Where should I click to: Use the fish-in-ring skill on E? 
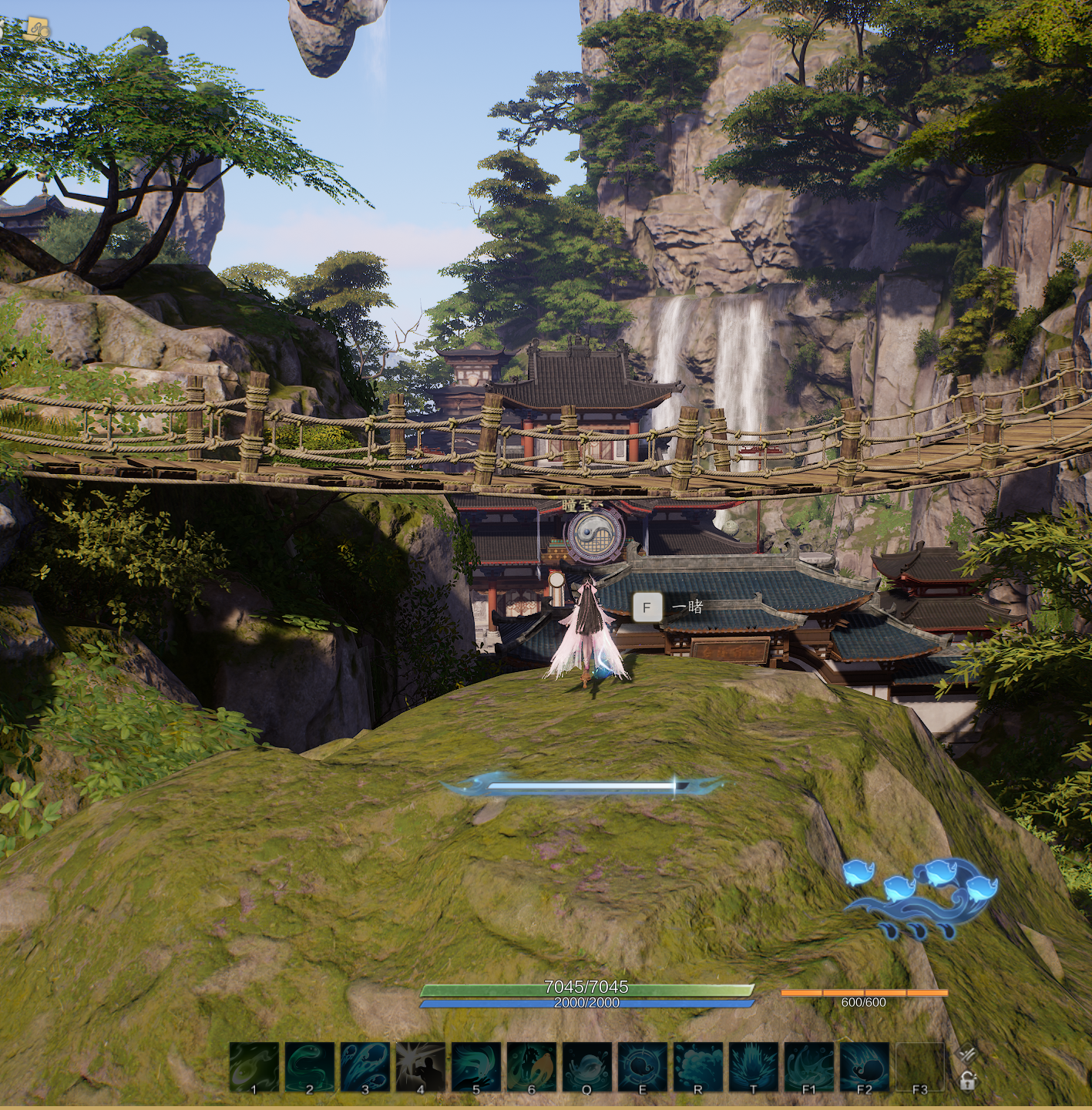tap(643, 1067)
